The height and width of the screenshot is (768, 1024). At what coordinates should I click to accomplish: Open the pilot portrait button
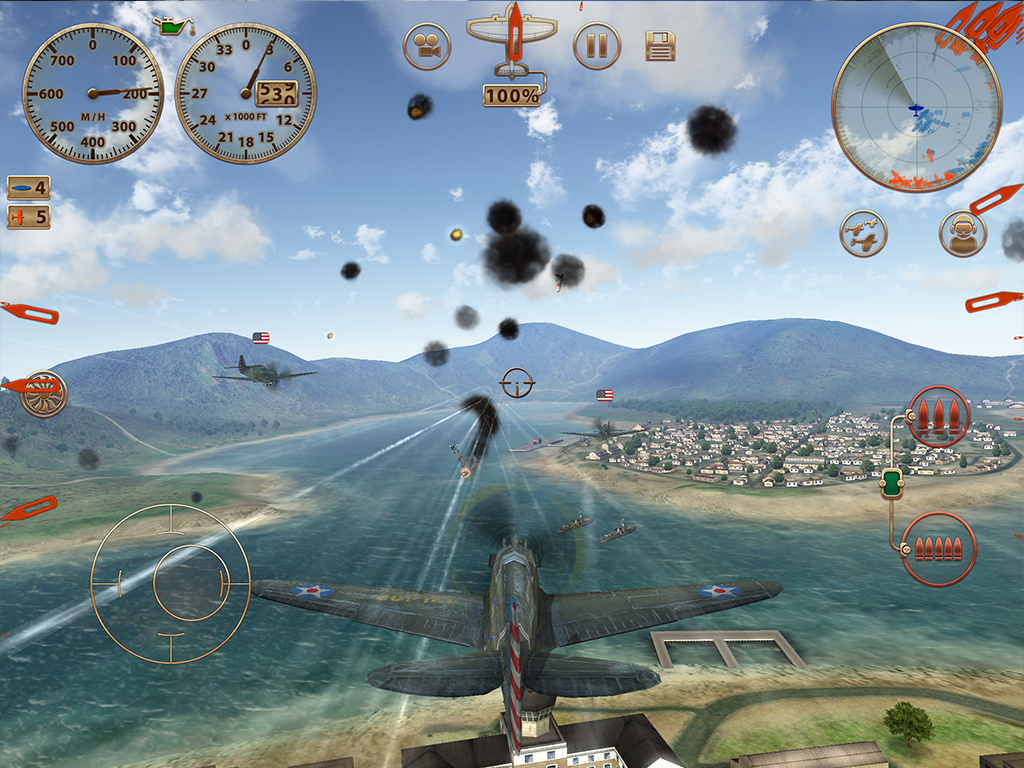(963, 233)
